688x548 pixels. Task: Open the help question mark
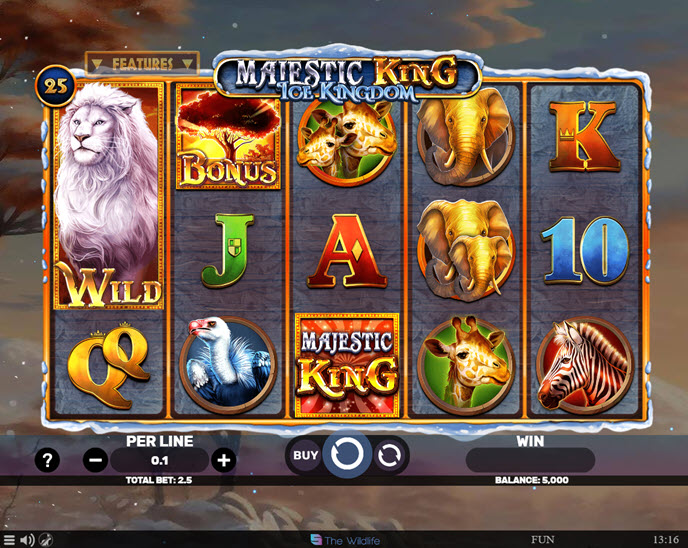pos(47,460)
